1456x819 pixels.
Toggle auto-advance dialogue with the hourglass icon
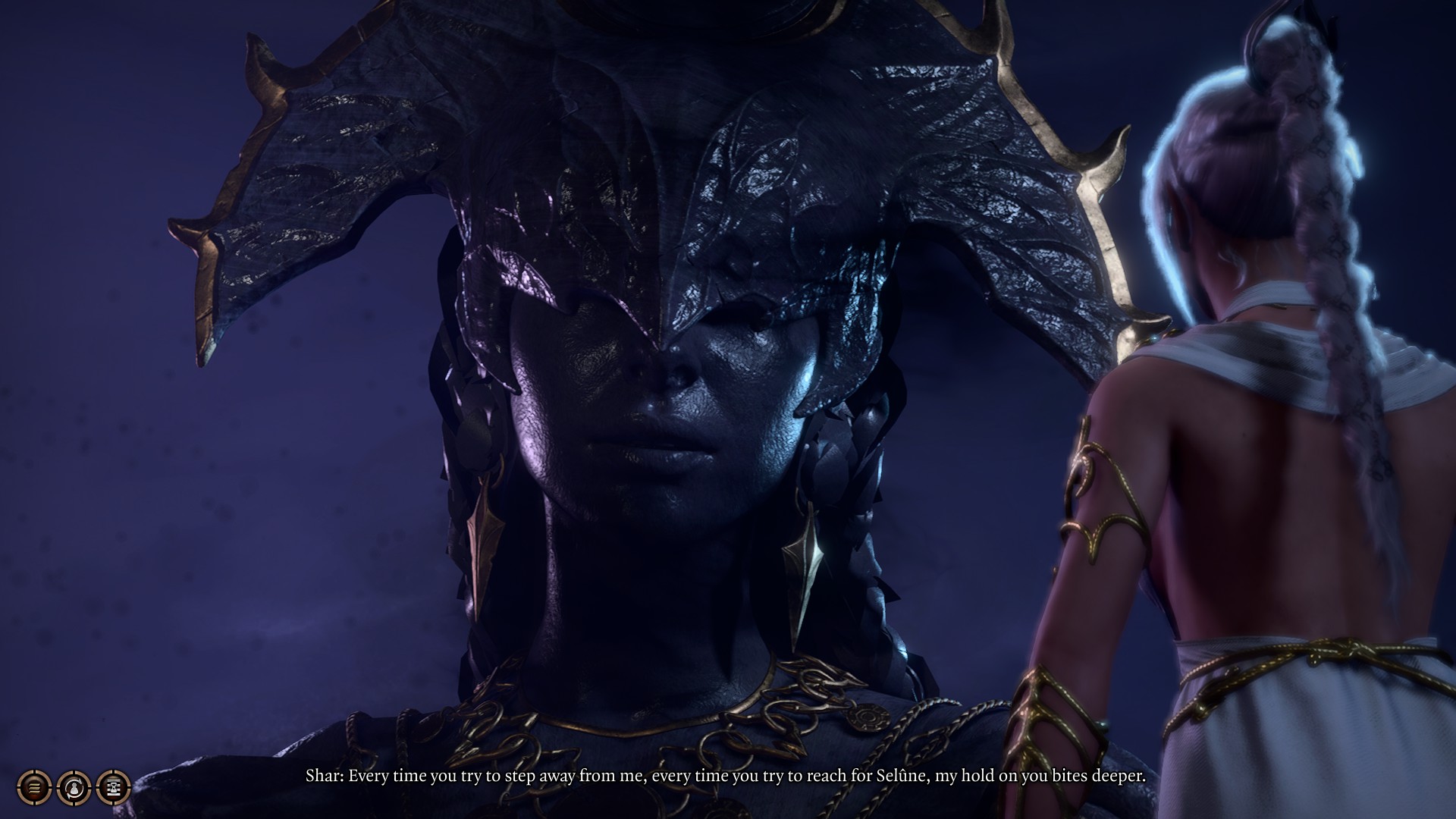[114, 788]
